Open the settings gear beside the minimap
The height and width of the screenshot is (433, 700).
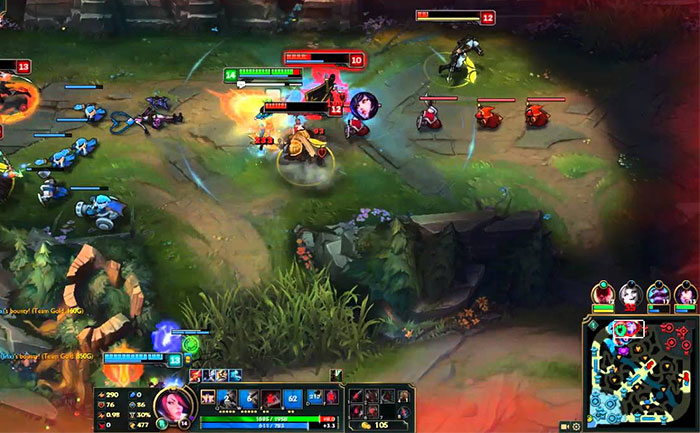click(576, 427)
